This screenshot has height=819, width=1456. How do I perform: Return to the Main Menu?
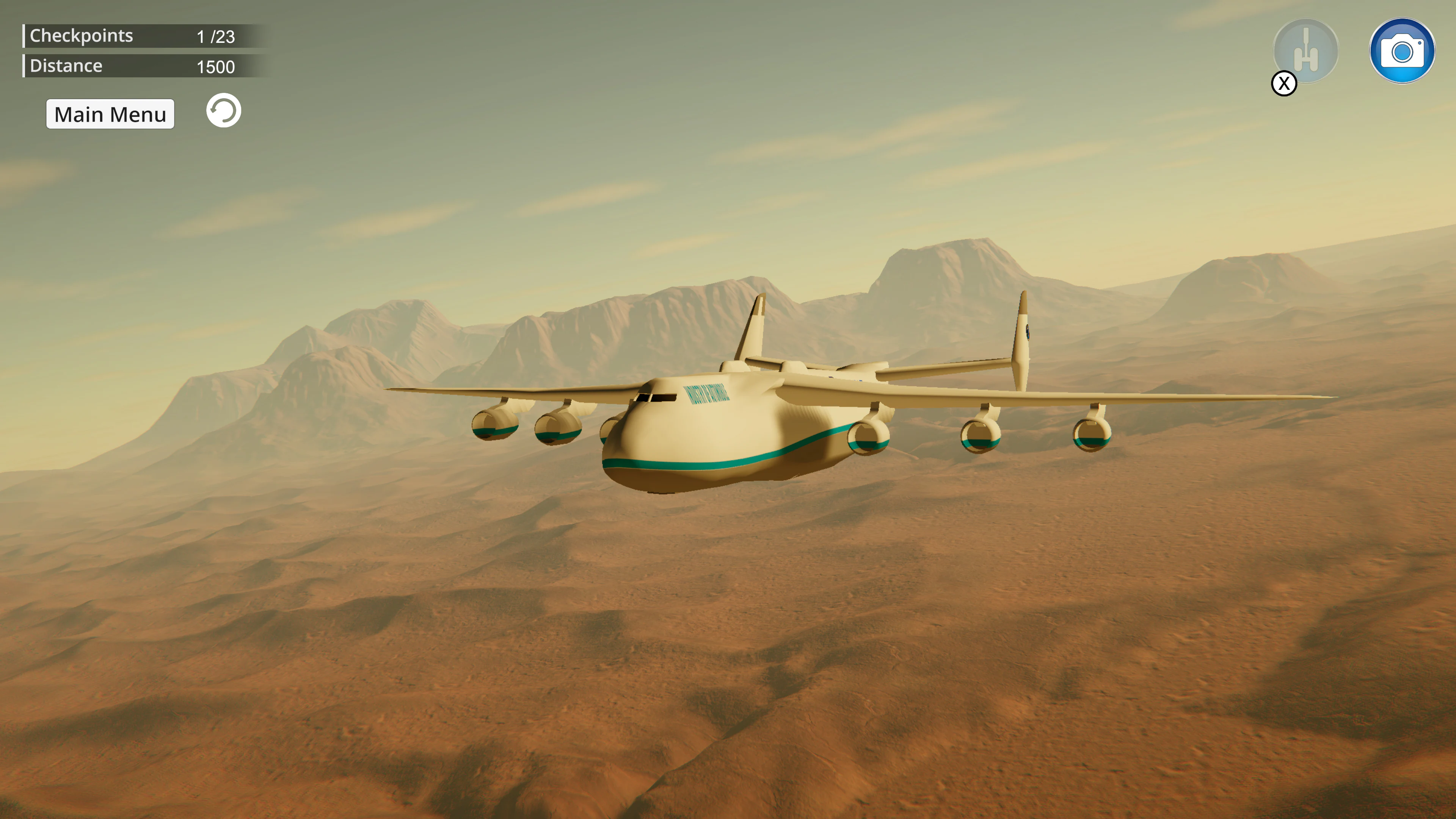tap(110, 114)
